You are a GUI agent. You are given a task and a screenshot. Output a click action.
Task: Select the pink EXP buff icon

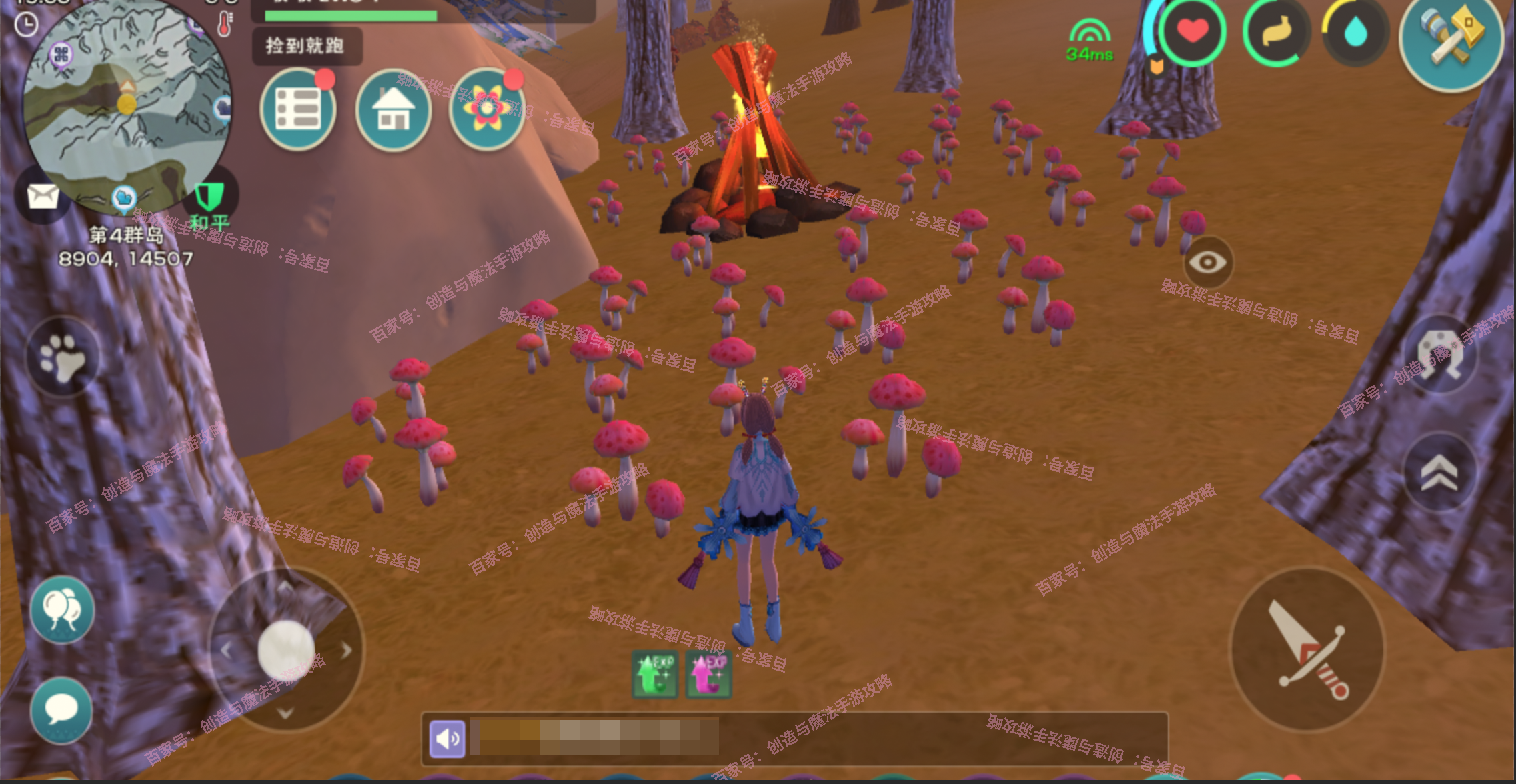[x=708, y=674]
